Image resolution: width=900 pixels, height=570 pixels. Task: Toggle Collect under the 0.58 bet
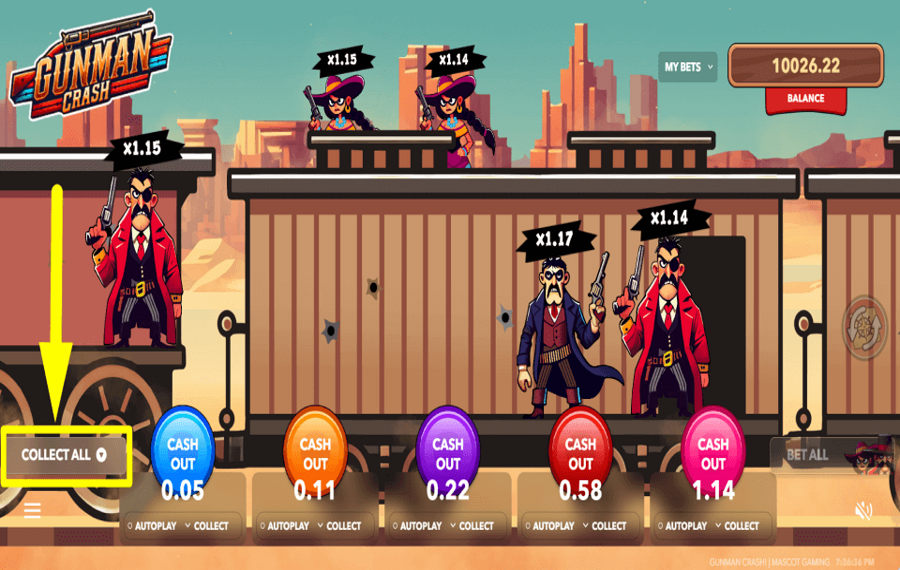point(604,526)
